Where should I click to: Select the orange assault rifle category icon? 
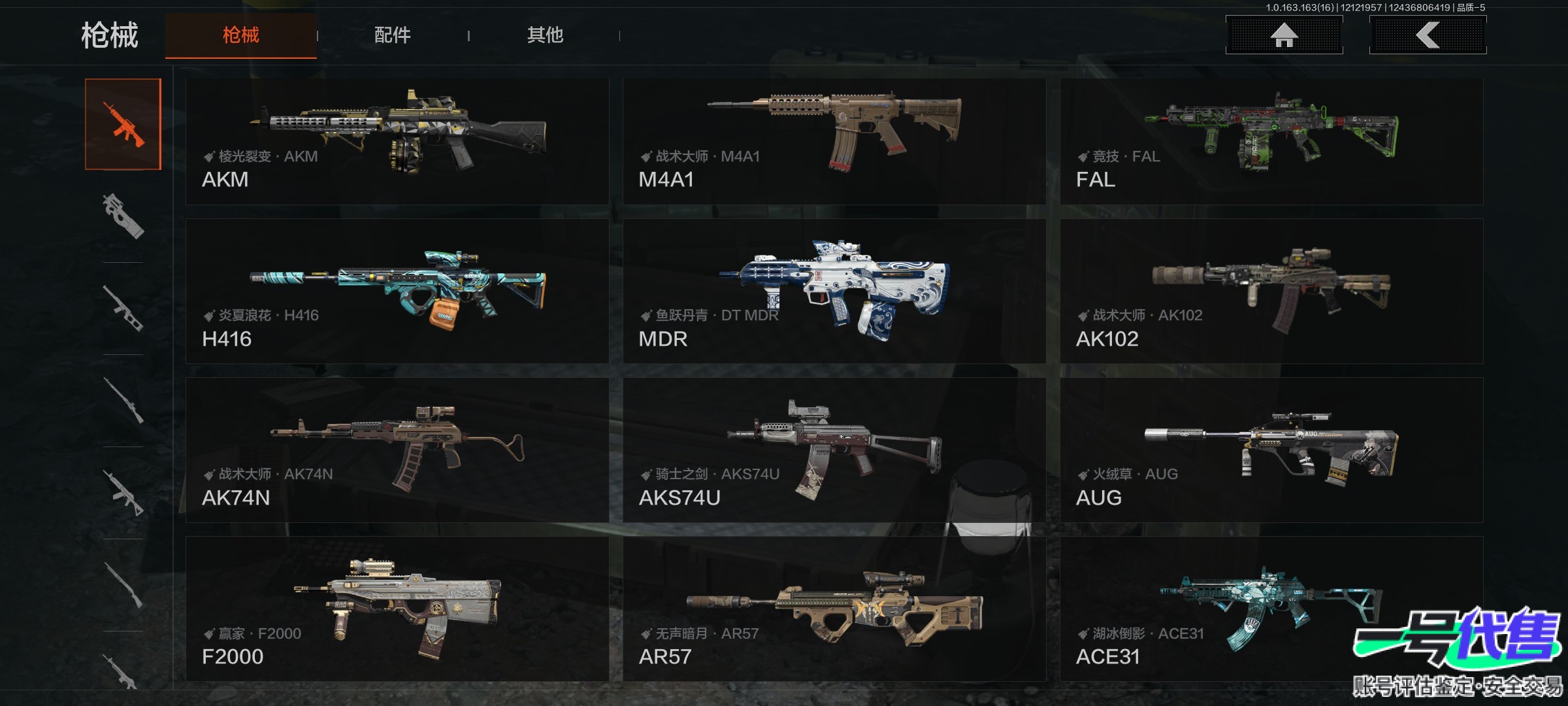[x=123, y=124]
